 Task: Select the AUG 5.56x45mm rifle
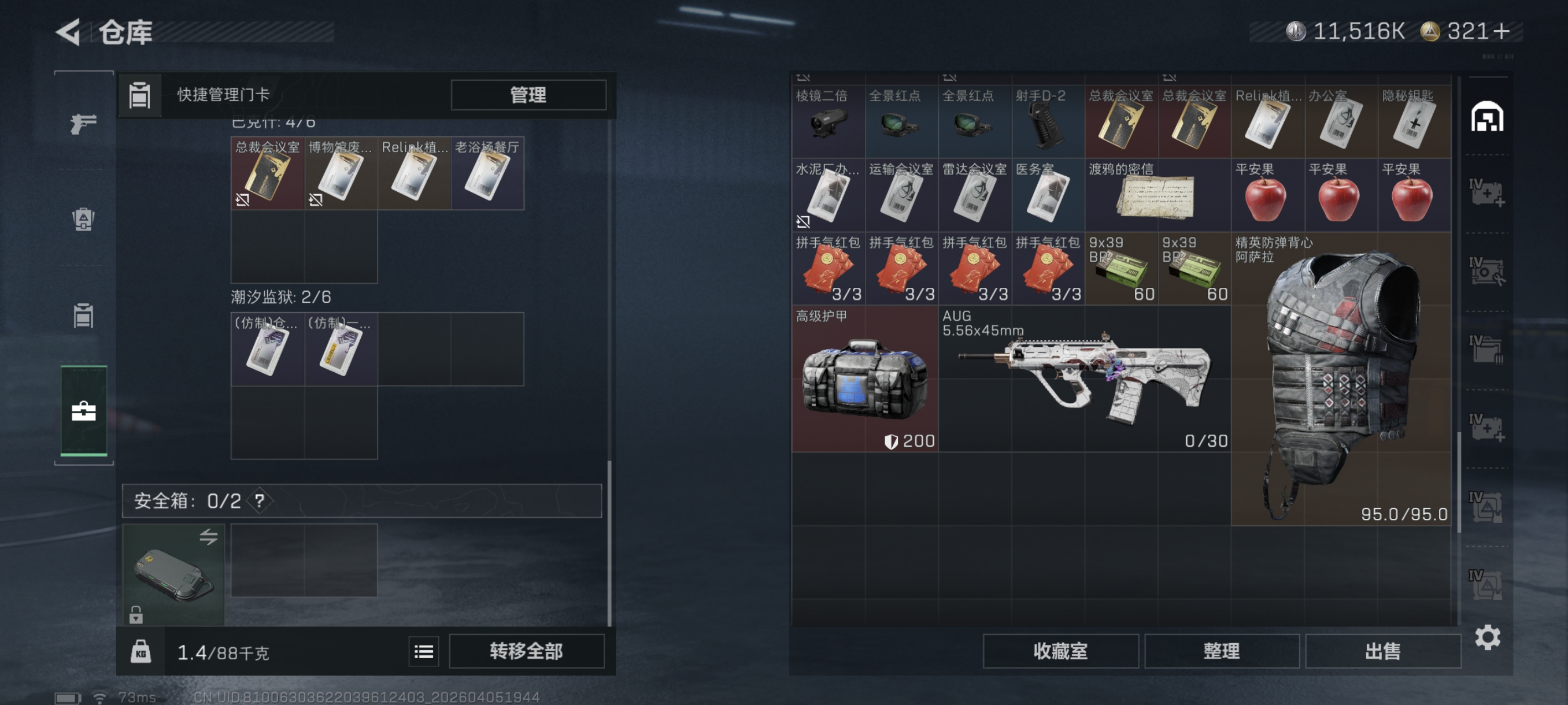click(x=1083, y=379)
